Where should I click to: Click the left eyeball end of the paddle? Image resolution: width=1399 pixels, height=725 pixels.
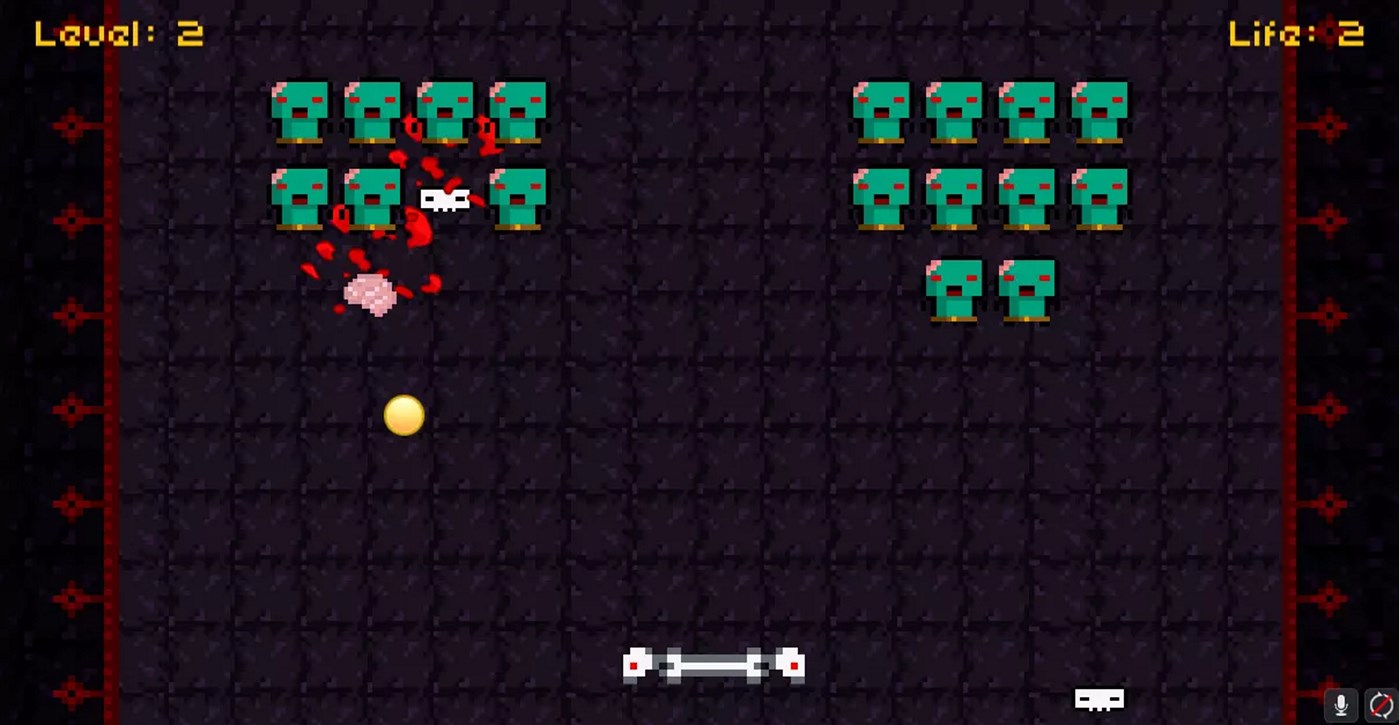tap(637, 664)
